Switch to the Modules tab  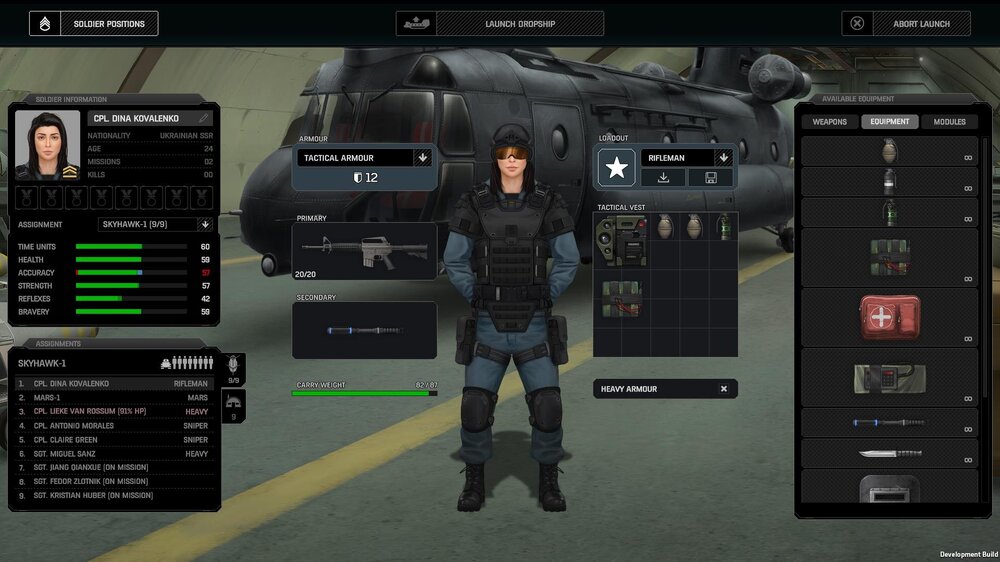coord(949,122)
